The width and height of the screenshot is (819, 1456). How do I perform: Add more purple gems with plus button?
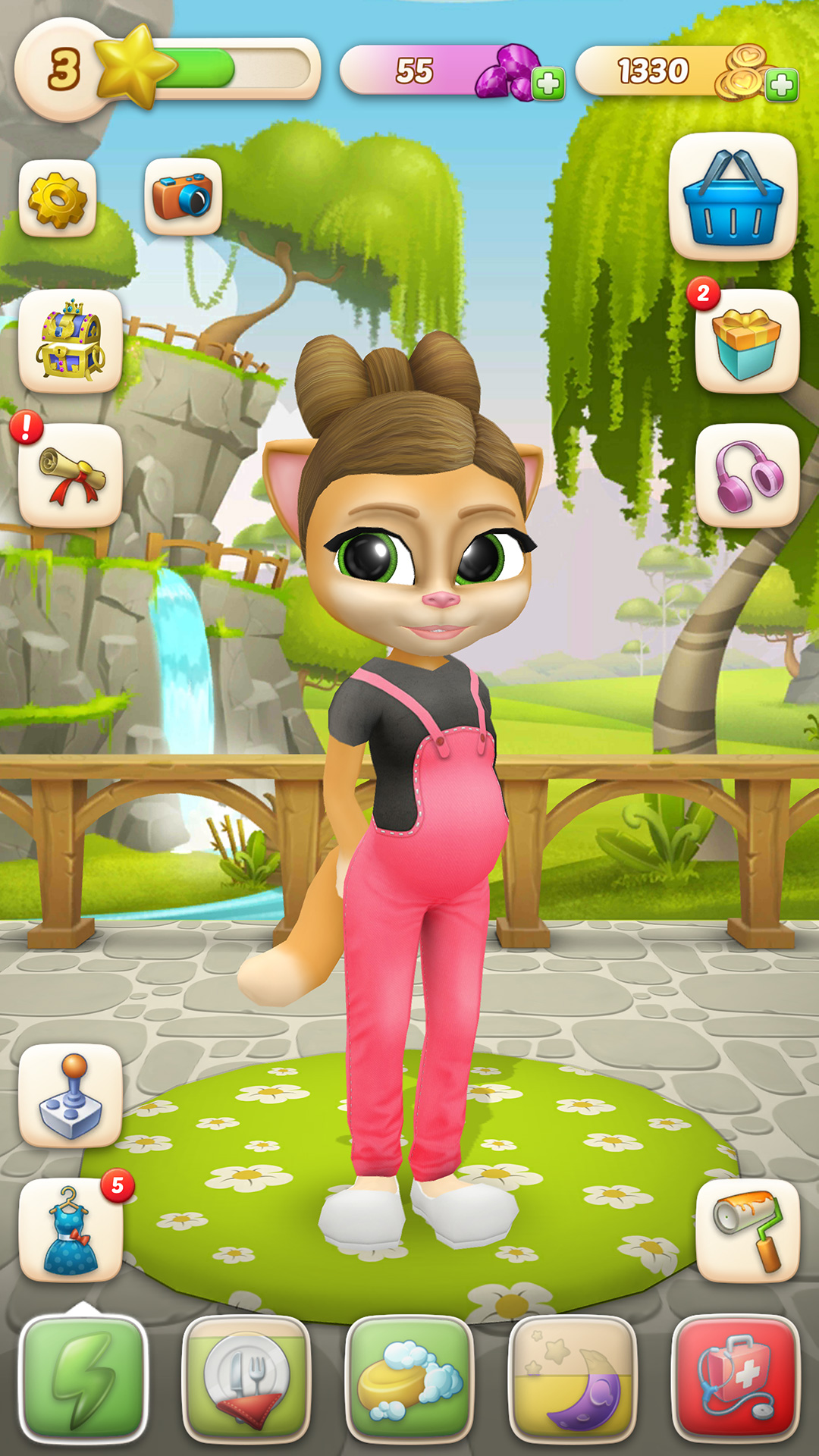[548, 83]
